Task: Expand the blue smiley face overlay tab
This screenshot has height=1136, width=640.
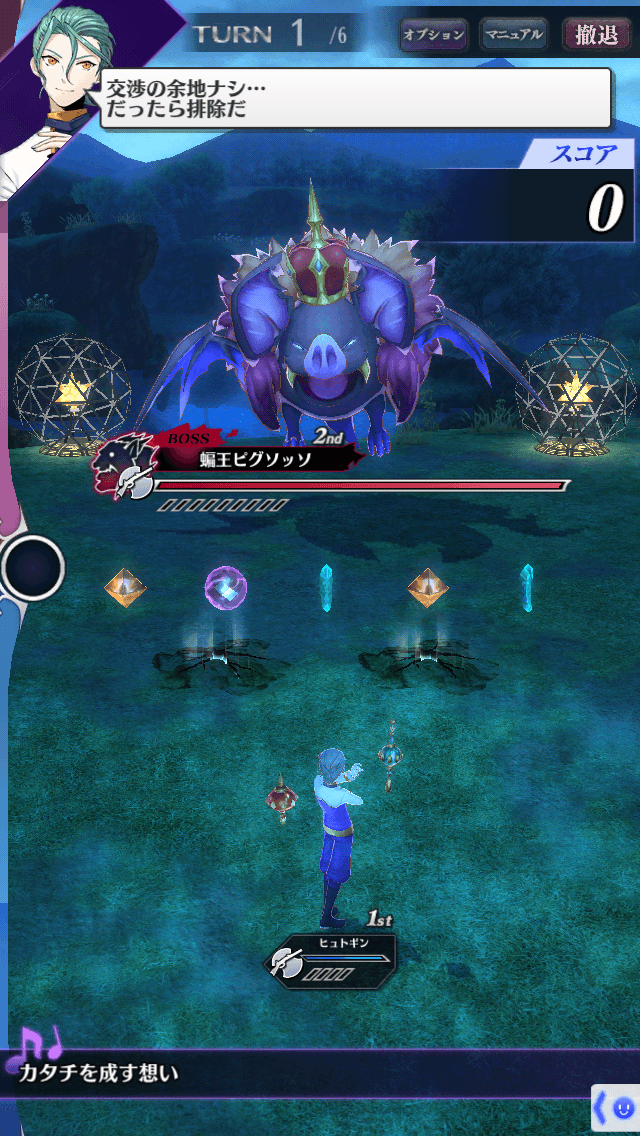Action: (616, 1108)
